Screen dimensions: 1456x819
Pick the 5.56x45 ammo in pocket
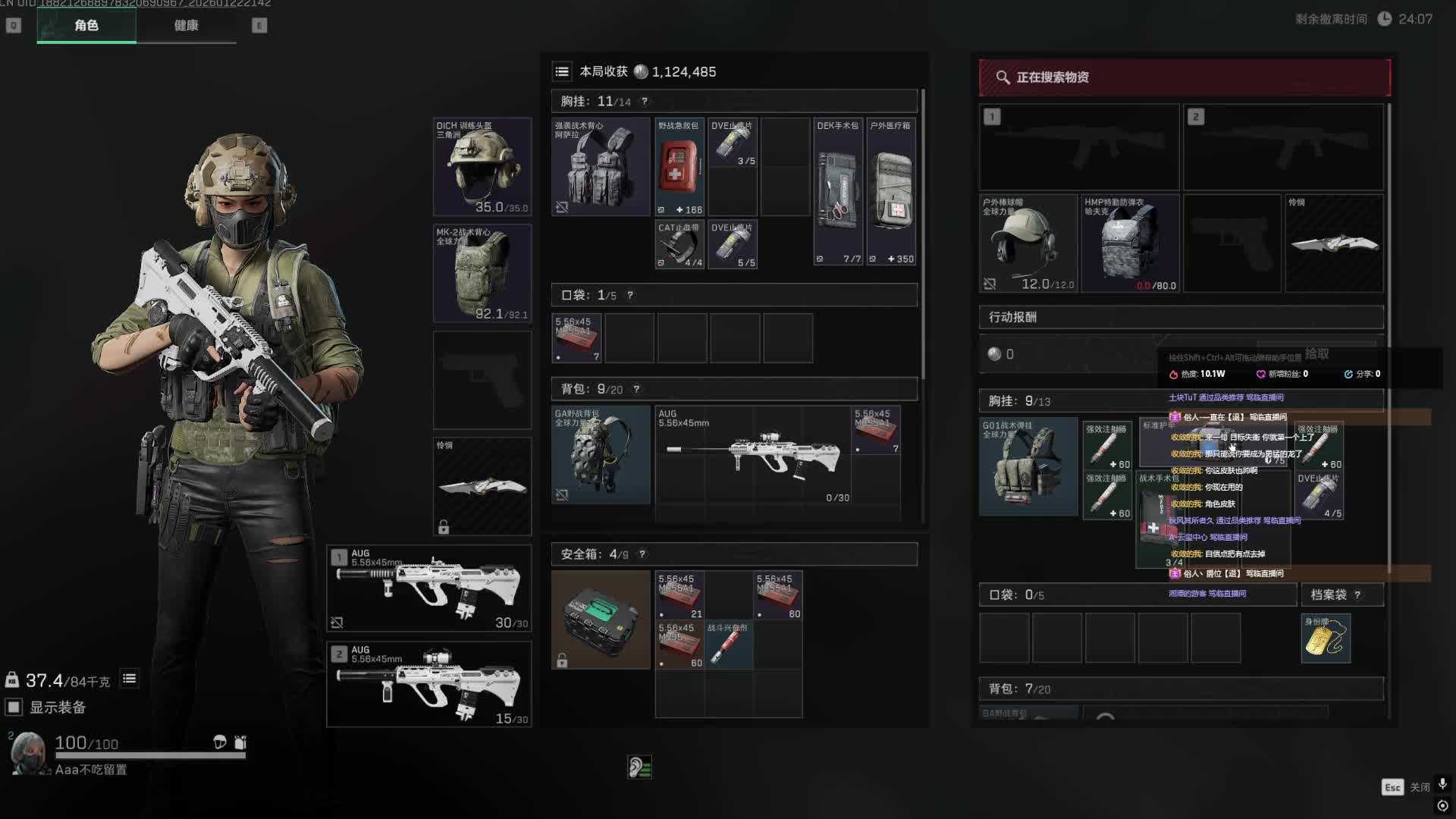point(576,338)
